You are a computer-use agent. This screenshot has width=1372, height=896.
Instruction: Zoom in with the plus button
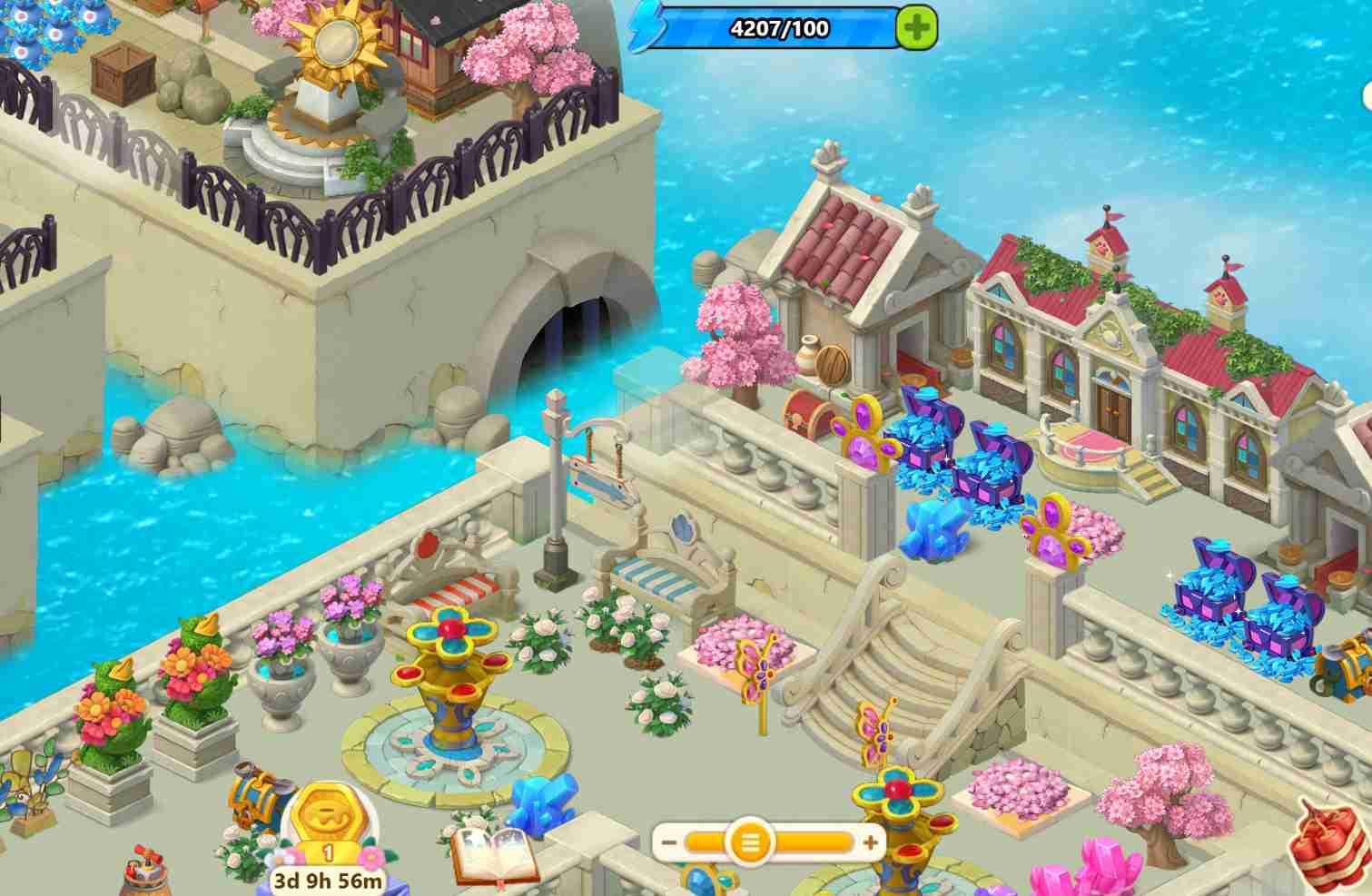pos(870,843)
